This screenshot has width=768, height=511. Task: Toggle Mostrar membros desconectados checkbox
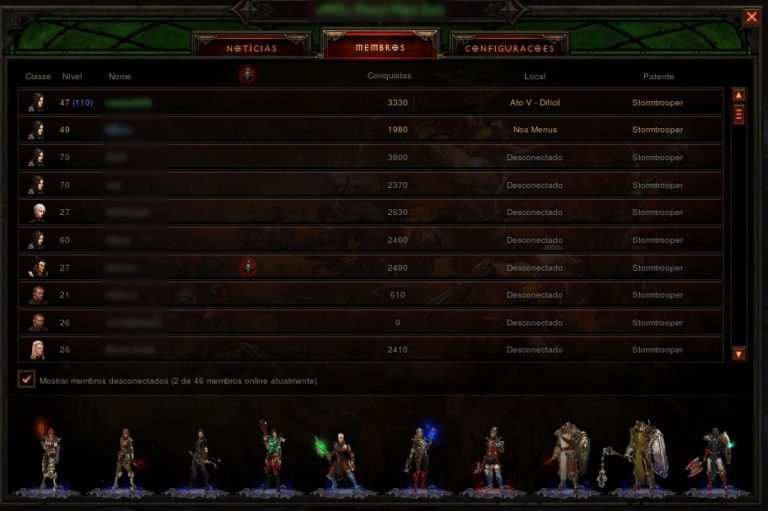pos(27,380)
